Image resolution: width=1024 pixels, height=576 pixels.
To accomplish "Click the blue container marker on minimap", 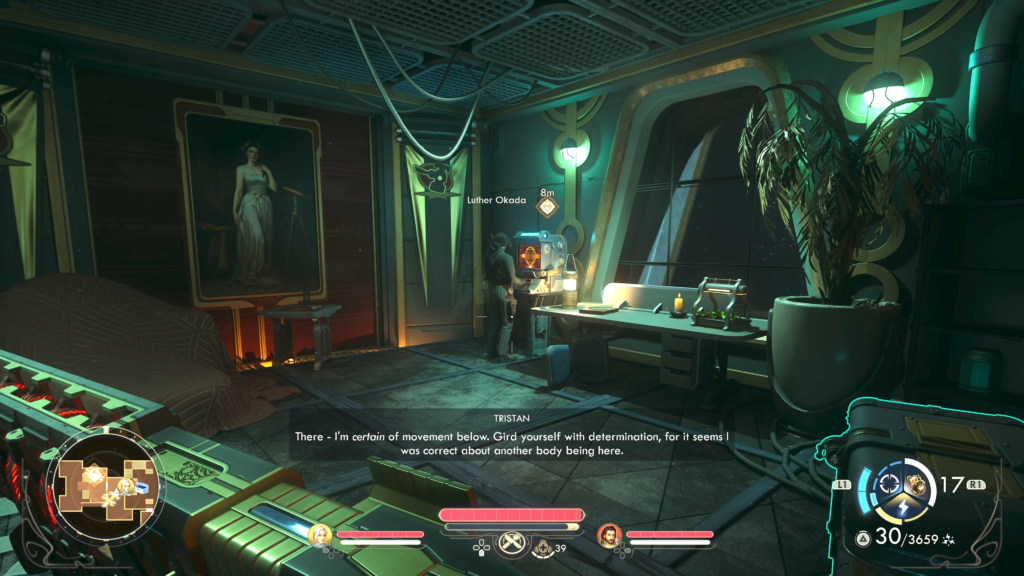I will (x=141, y=487).
